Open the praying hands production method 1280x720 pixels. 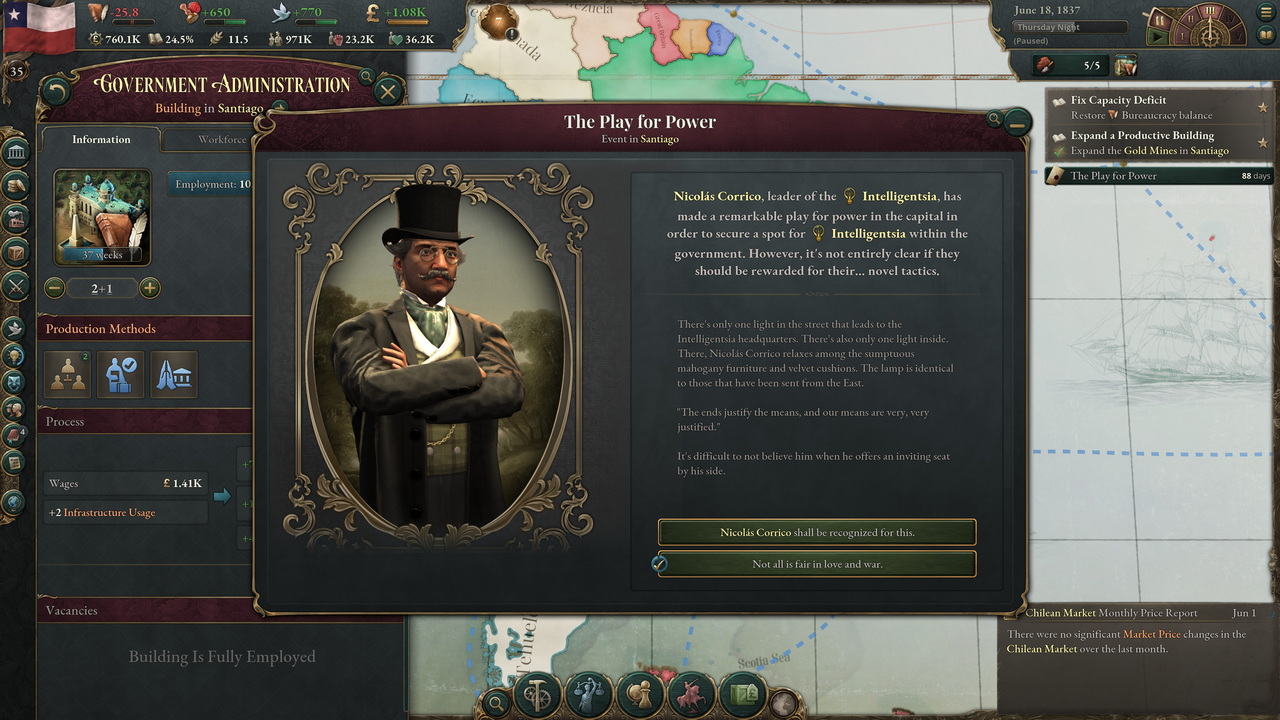174,375
